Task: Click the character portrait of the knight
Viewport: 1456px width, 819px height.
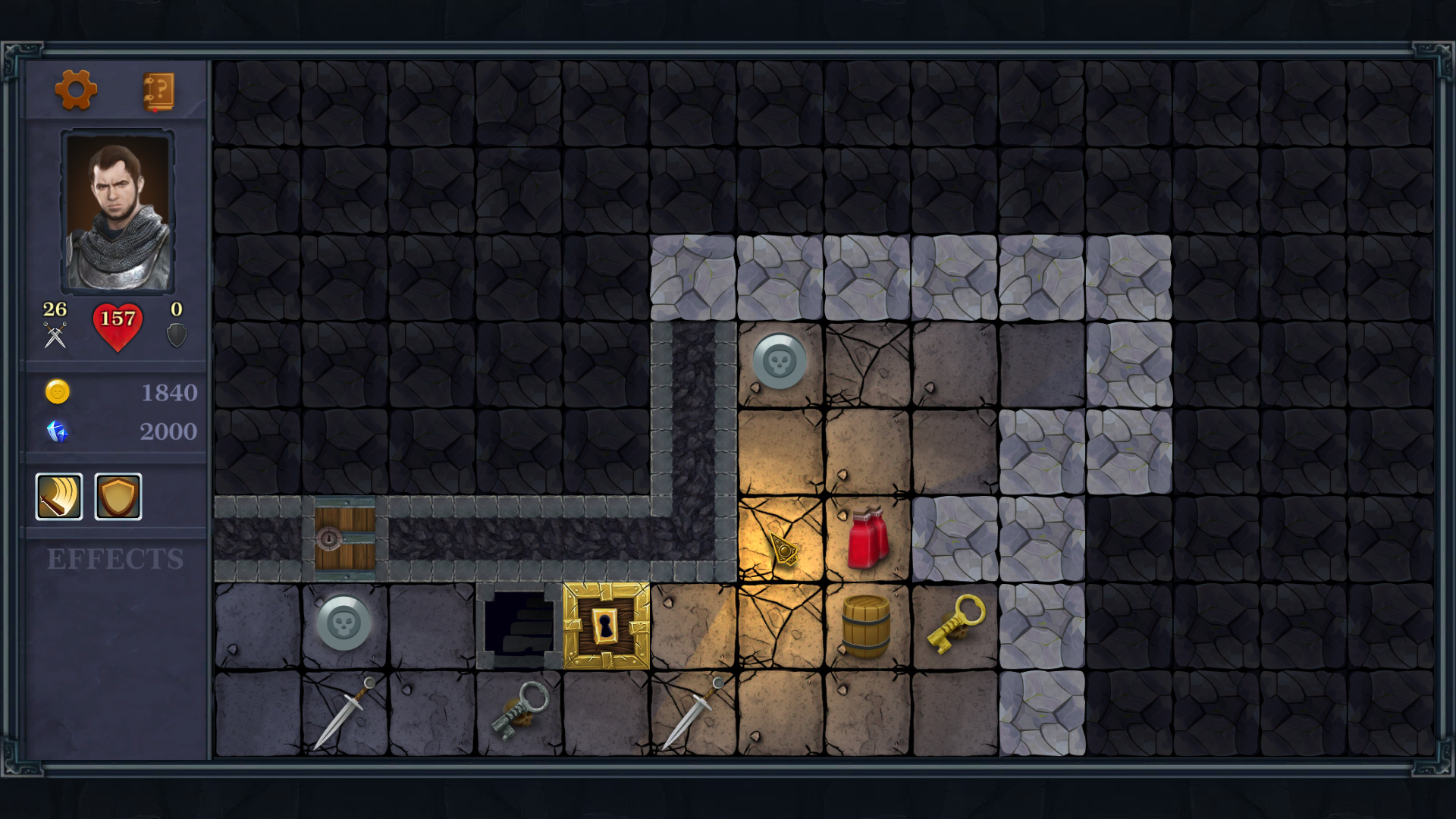Action: pos(118,210)
